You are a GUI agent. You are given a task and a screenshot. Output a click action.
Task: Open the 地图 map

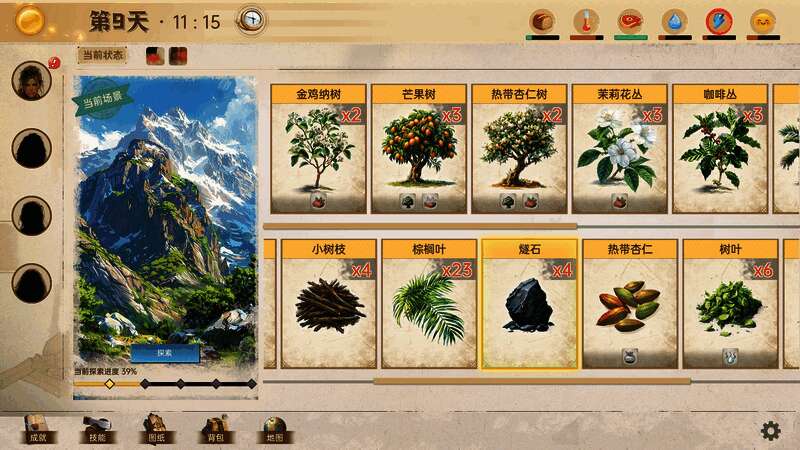pyautogui.click(x=274, y=429)
